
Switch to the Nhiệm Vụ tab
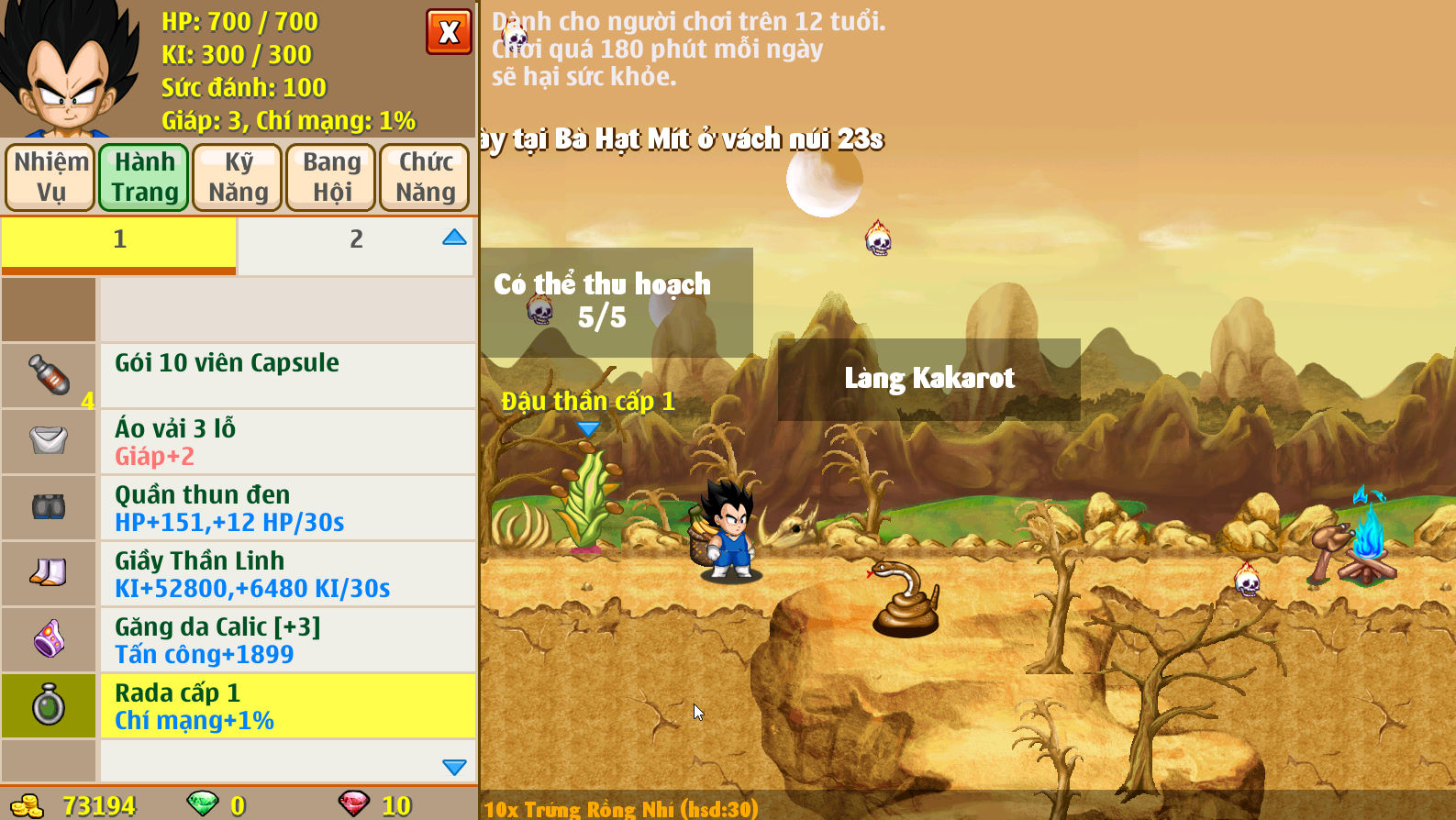50,176
